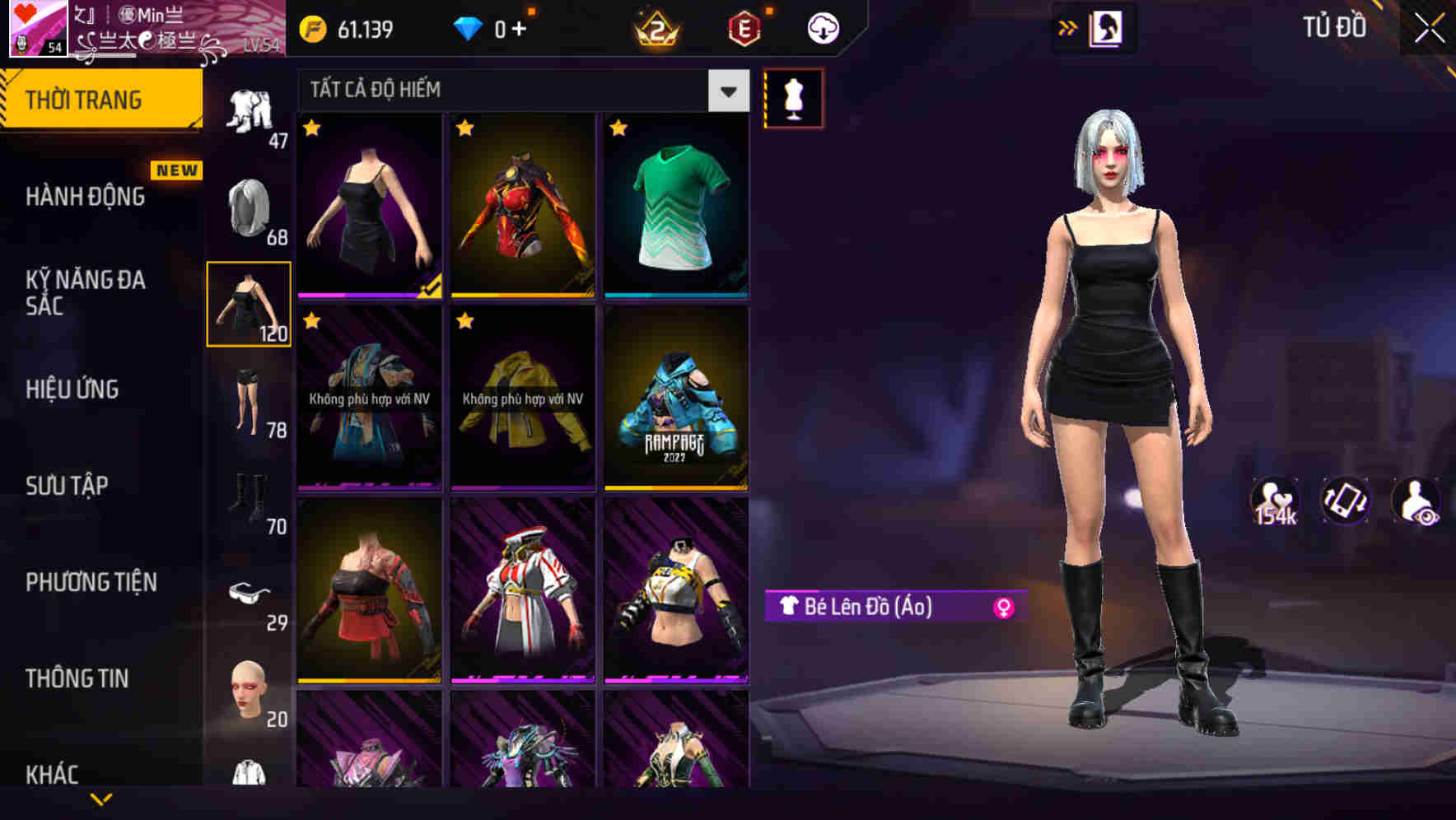The image size is (1456, 820).
Task: Click the cloud download icon
Action: (x=823, y=27)
